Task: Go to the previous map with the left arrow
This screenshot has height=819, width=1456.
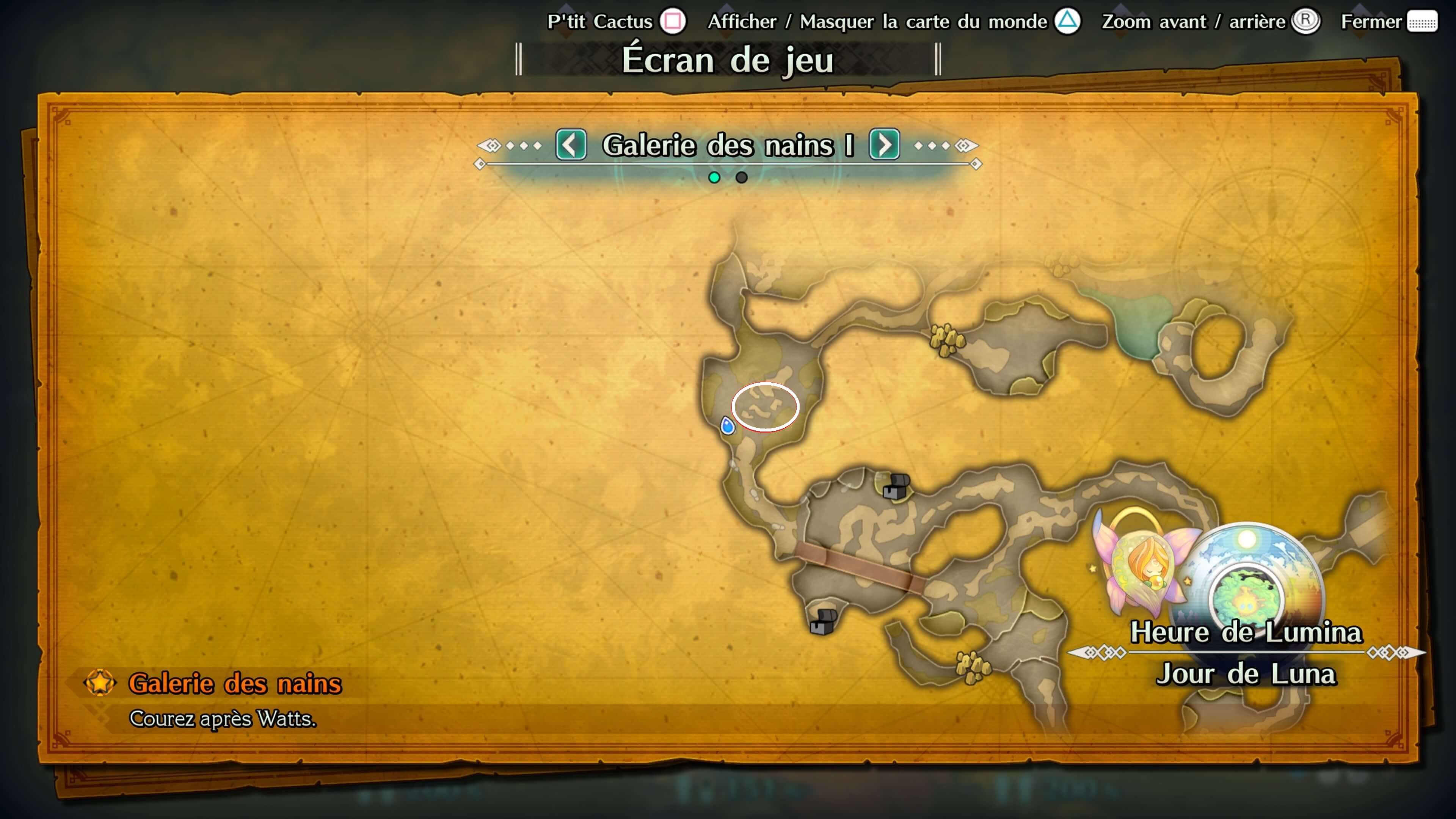Action: (x=571, y=145)
